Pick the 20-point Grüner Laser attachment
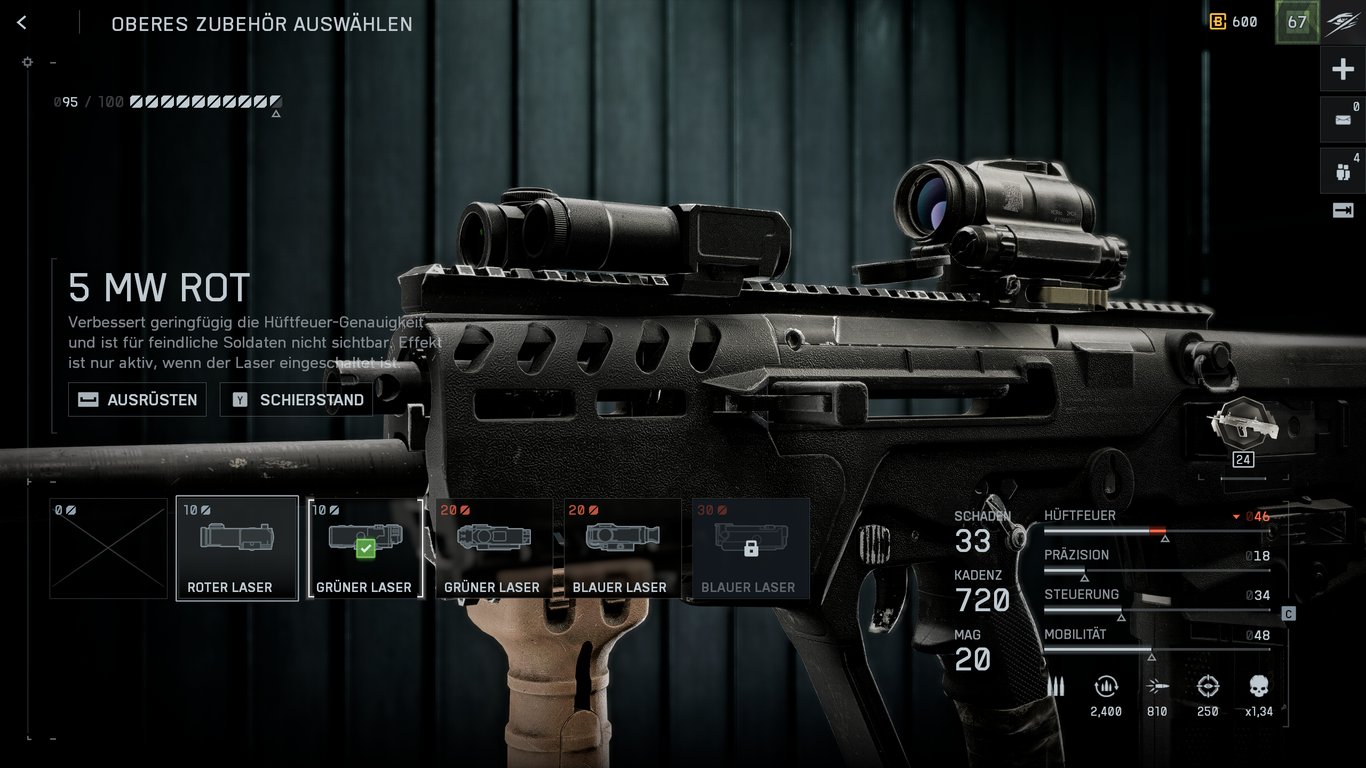This screenshot has height=768, width=1366. point(493,548)
